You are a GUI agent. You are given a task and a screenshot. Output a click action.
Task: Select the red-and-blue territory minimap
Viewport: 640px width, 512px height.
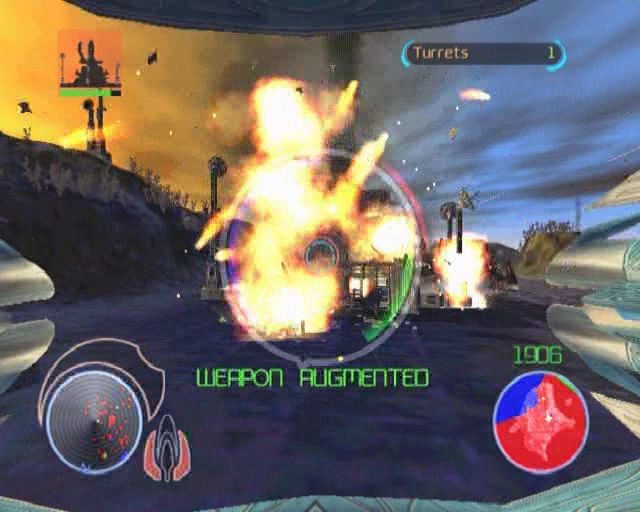pyautogui.click(x=540, y=421)
